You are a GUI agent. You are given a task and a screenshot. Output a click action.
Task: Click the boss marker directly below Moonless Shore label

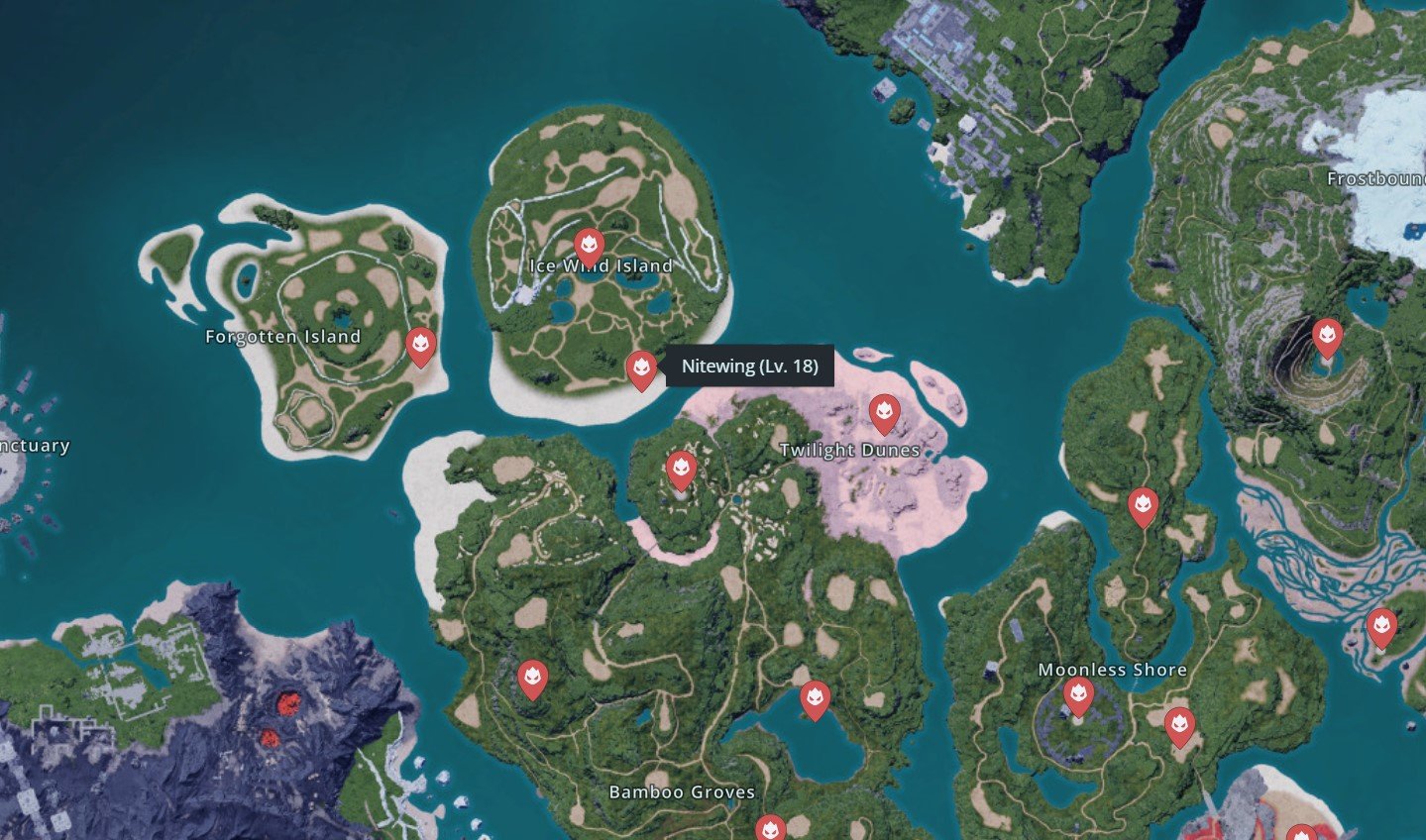tap(1078, 695)
